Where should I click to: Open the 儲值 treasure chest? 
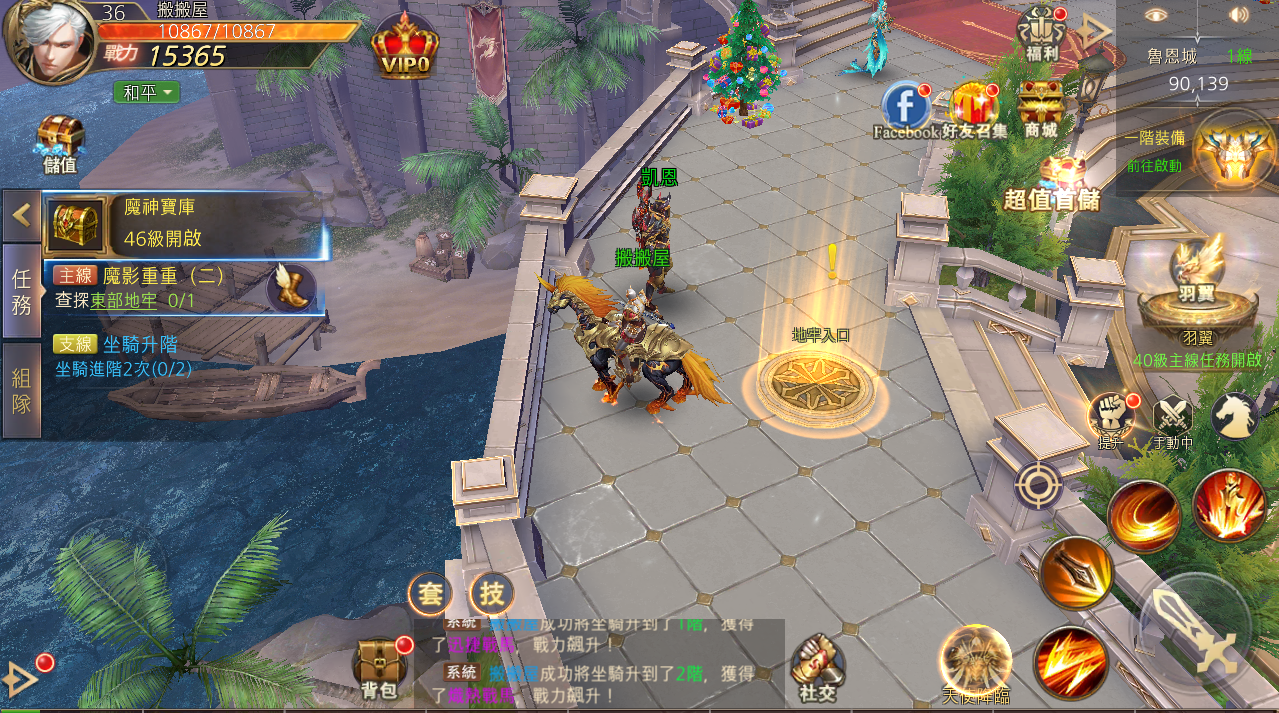coord(60,141)
